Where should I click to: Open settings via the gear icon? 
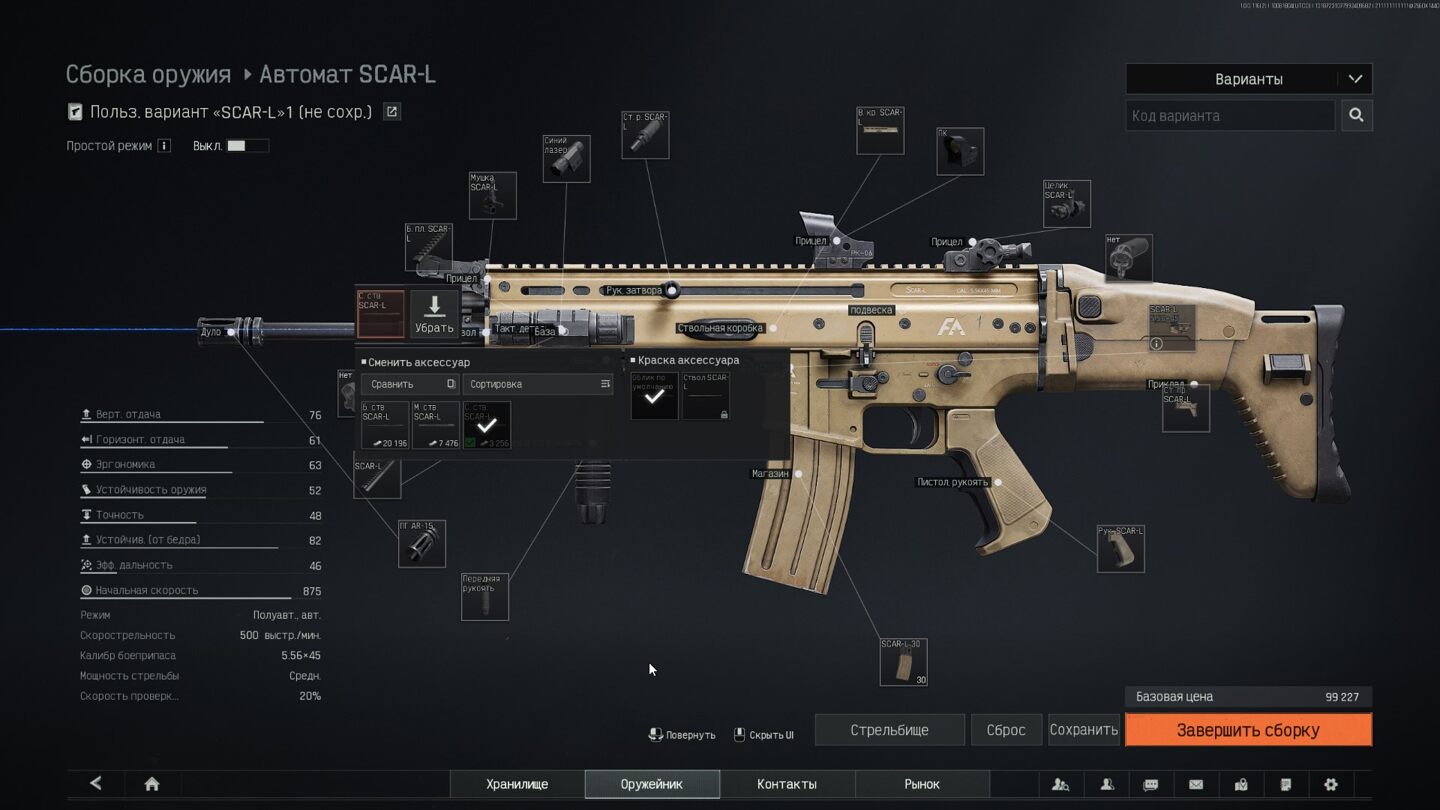(x=1330, y=784)
